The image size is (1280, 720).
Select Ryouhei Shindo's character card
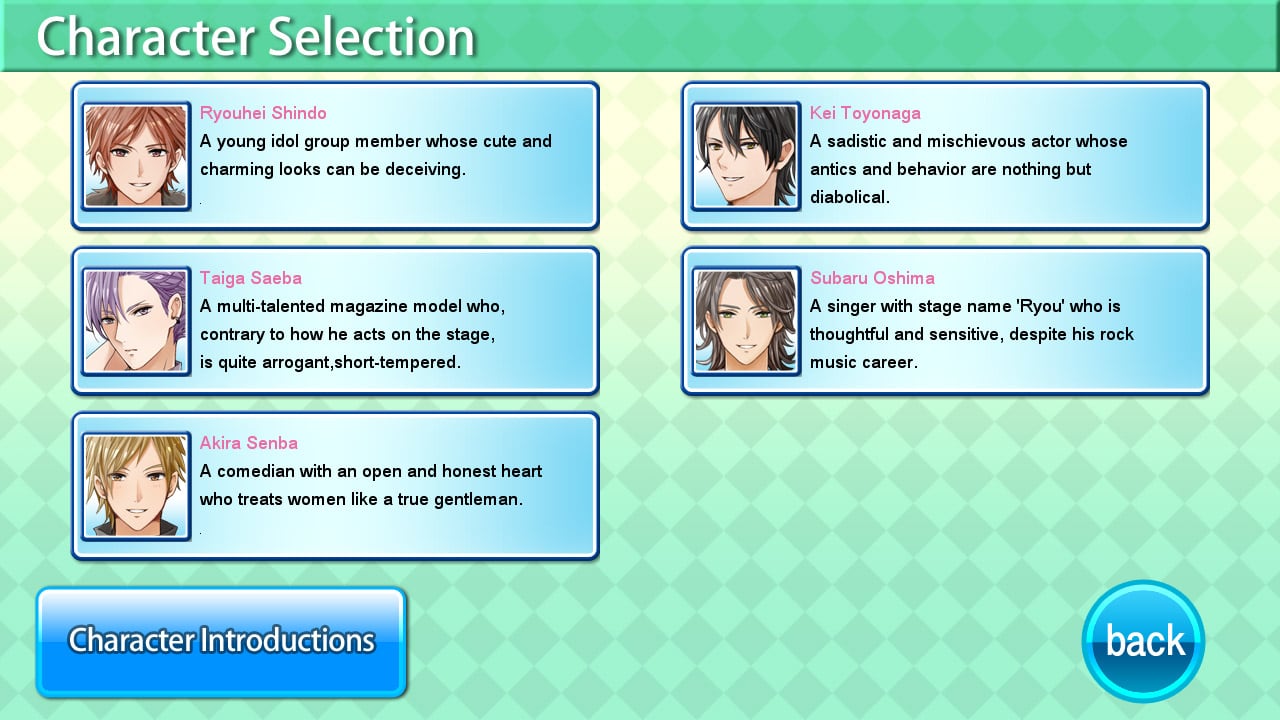(336, 156)
